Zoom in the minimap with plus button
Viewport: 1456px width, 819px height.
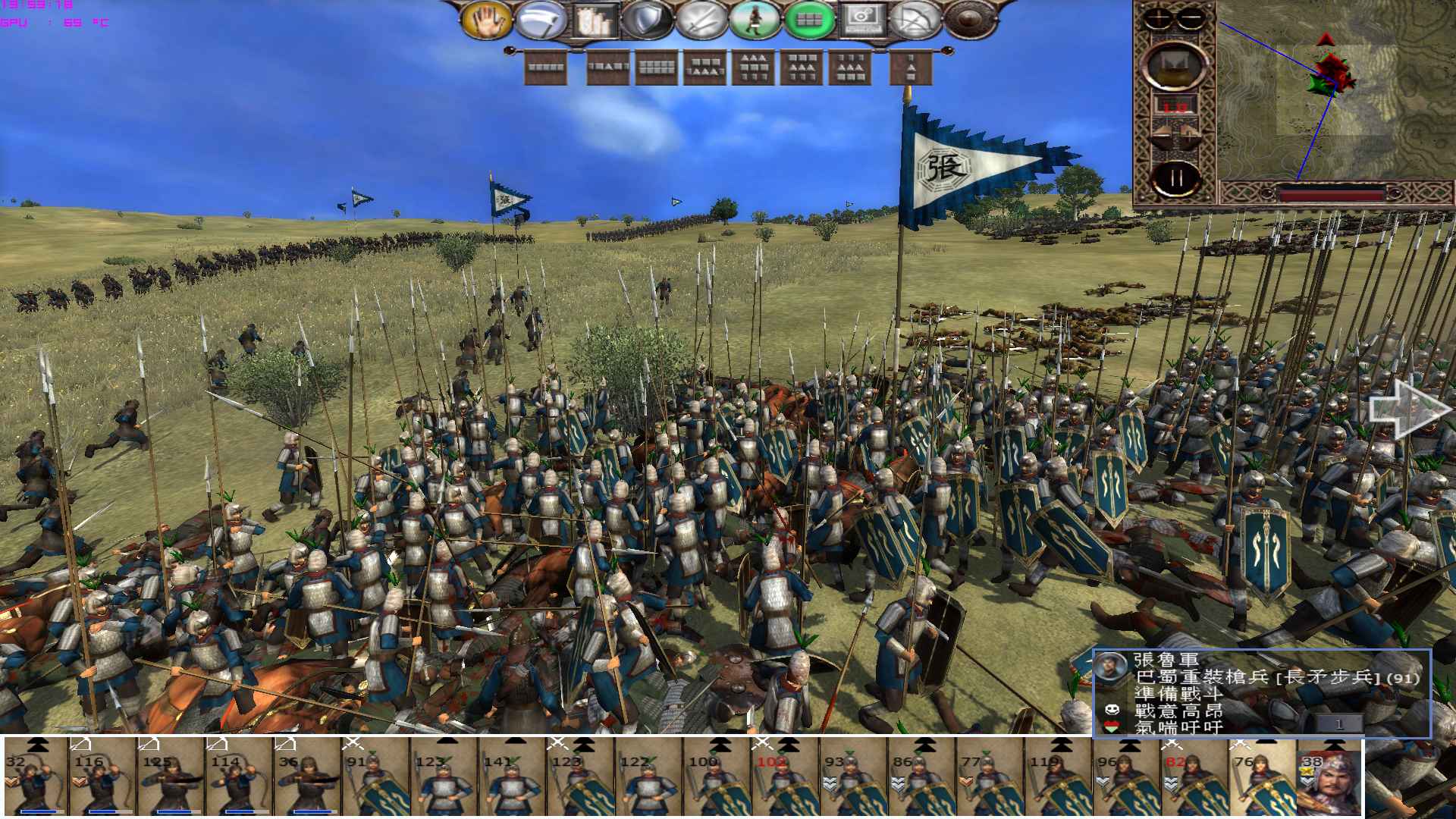[1156, 17]
